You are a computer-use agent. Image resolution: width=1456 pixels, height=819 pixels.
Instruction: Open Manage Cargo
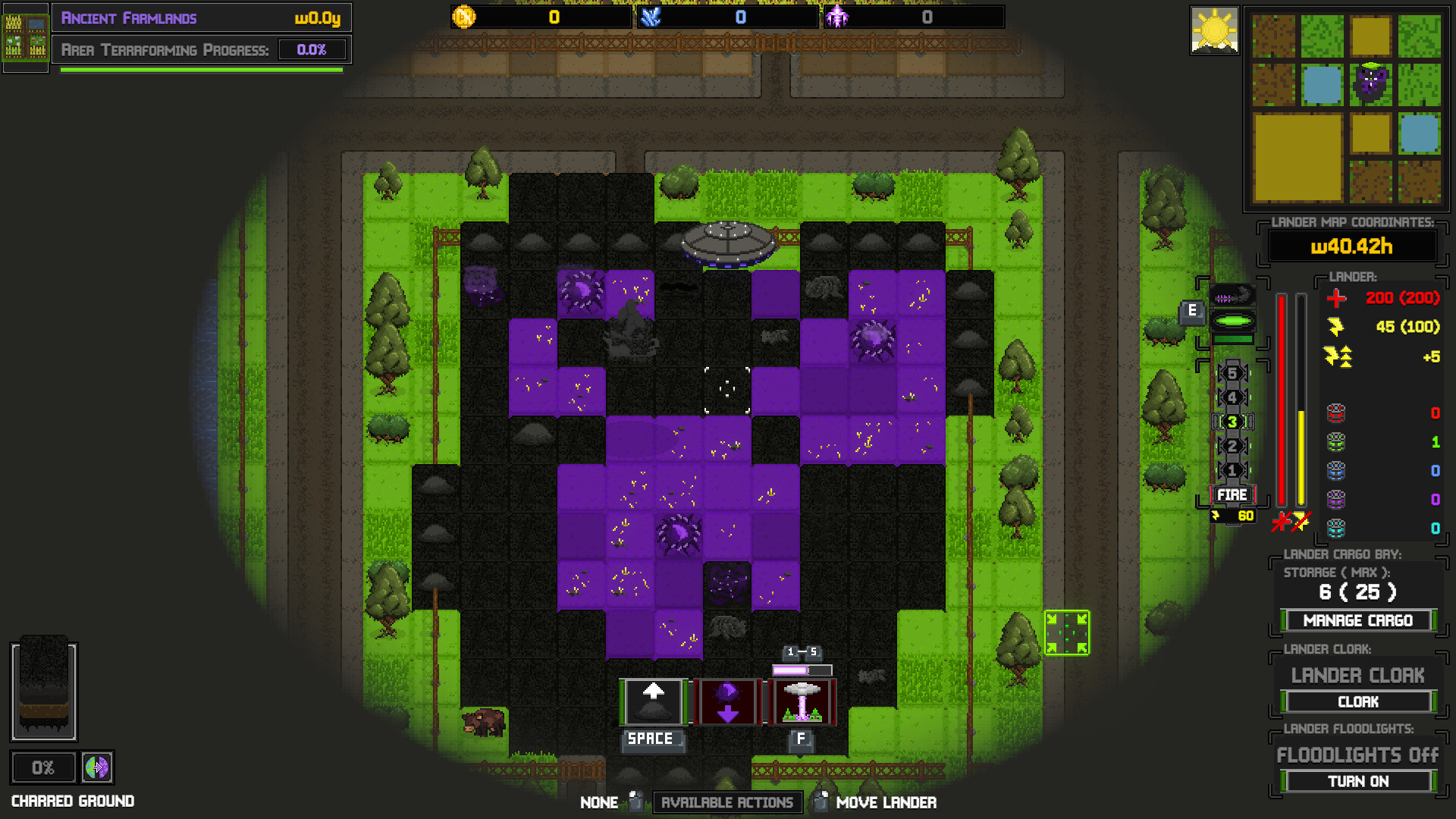(1357, 620)
